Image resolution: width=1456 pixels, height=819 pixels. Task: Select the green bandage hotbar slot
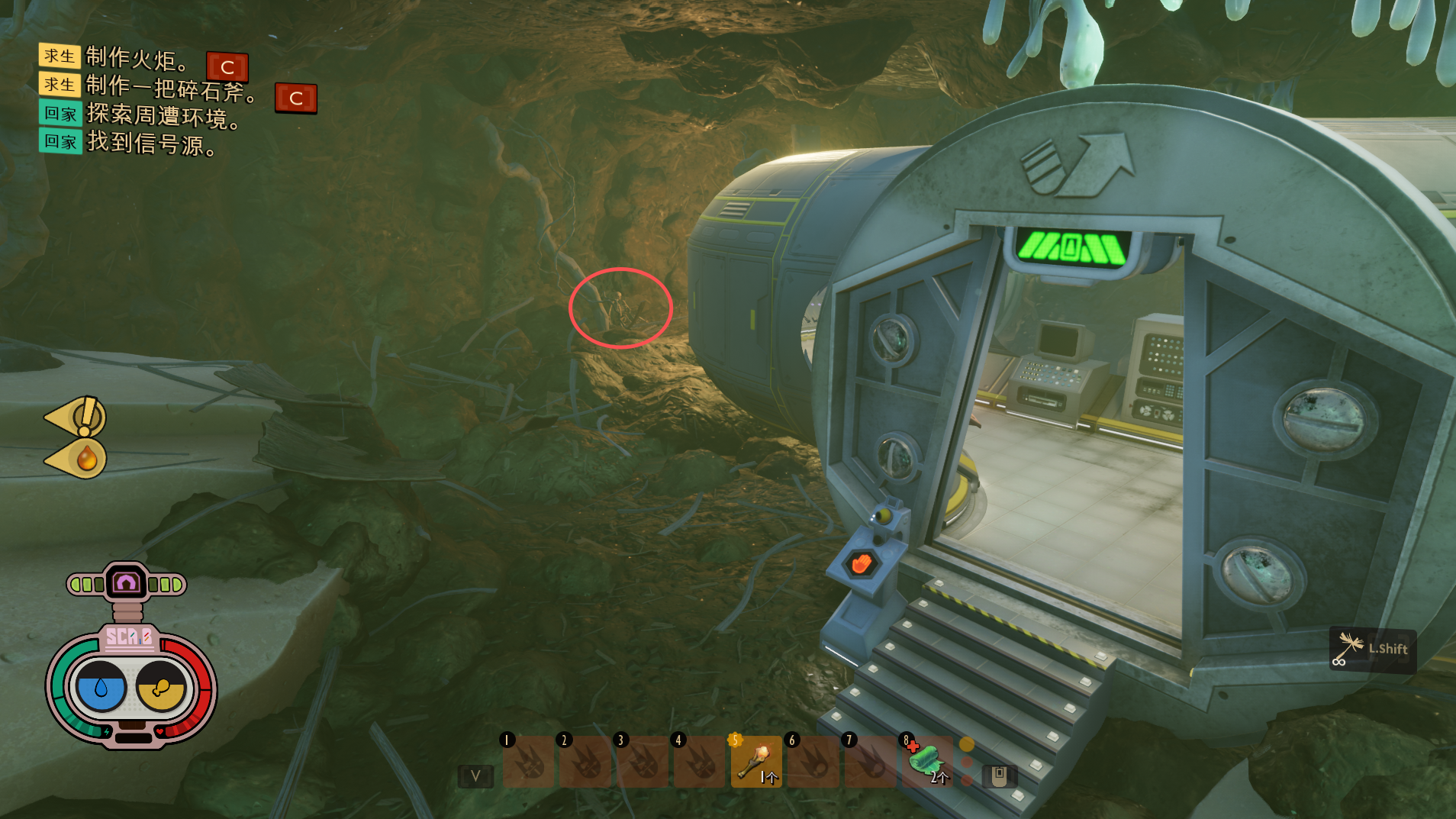(x=927, y=761)
